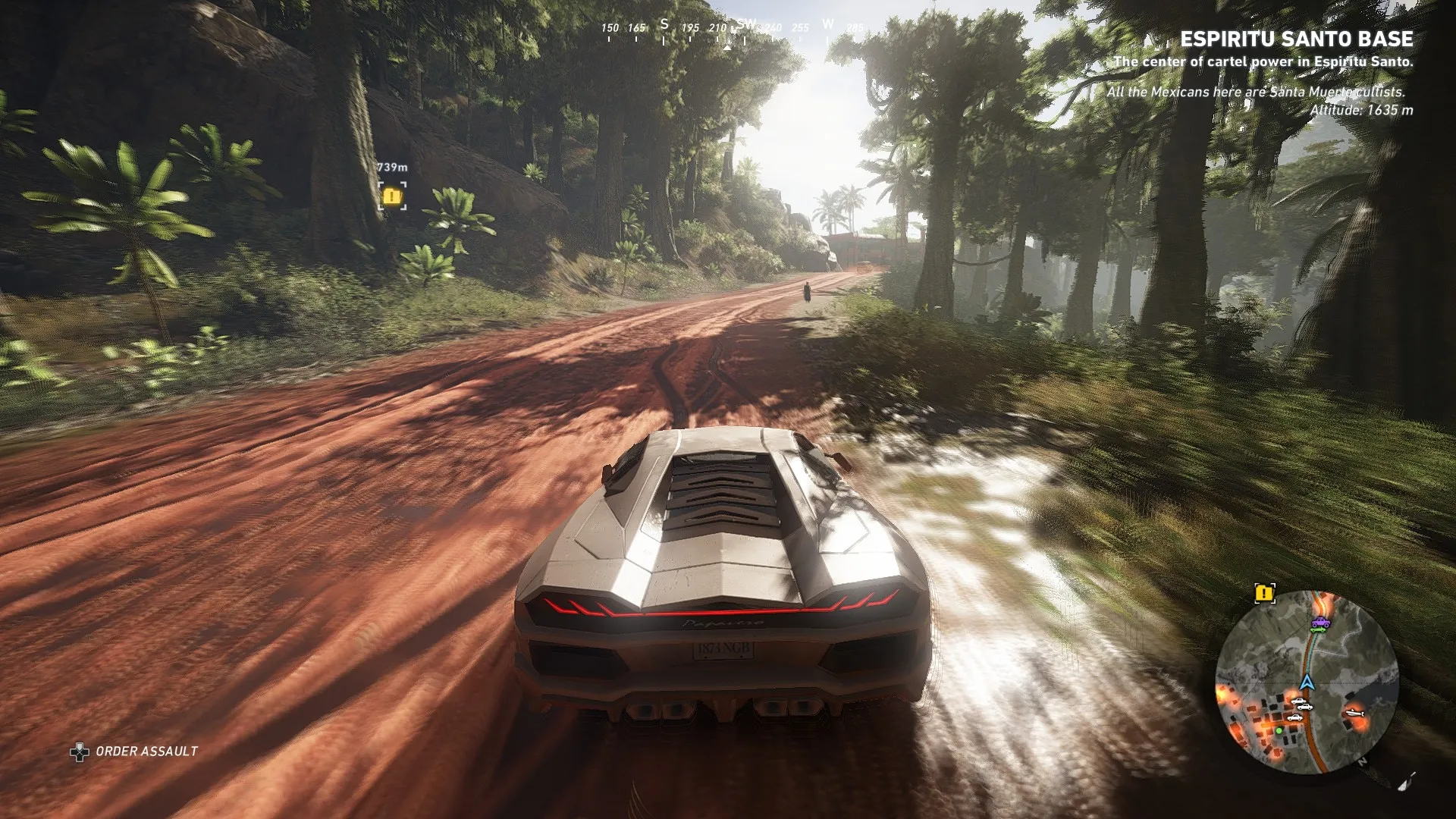Click the purple truck marker on minimap
The height and width of the screenshot is (819, 1456).
[x=1319, y=623]
